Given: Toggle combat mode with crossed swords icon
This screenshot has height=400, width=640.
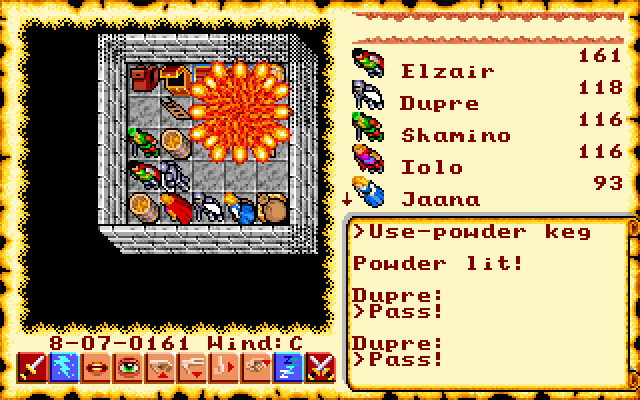Looking at the screenshot, I should coord(321,369).
